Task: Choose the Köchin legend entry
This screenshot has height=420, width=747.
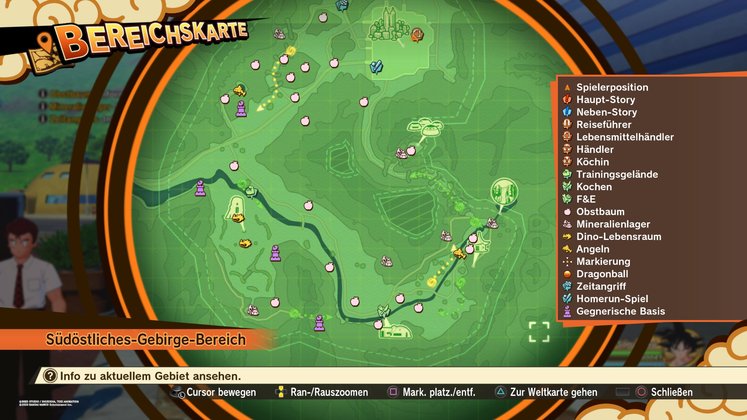Action: [593, 162]
